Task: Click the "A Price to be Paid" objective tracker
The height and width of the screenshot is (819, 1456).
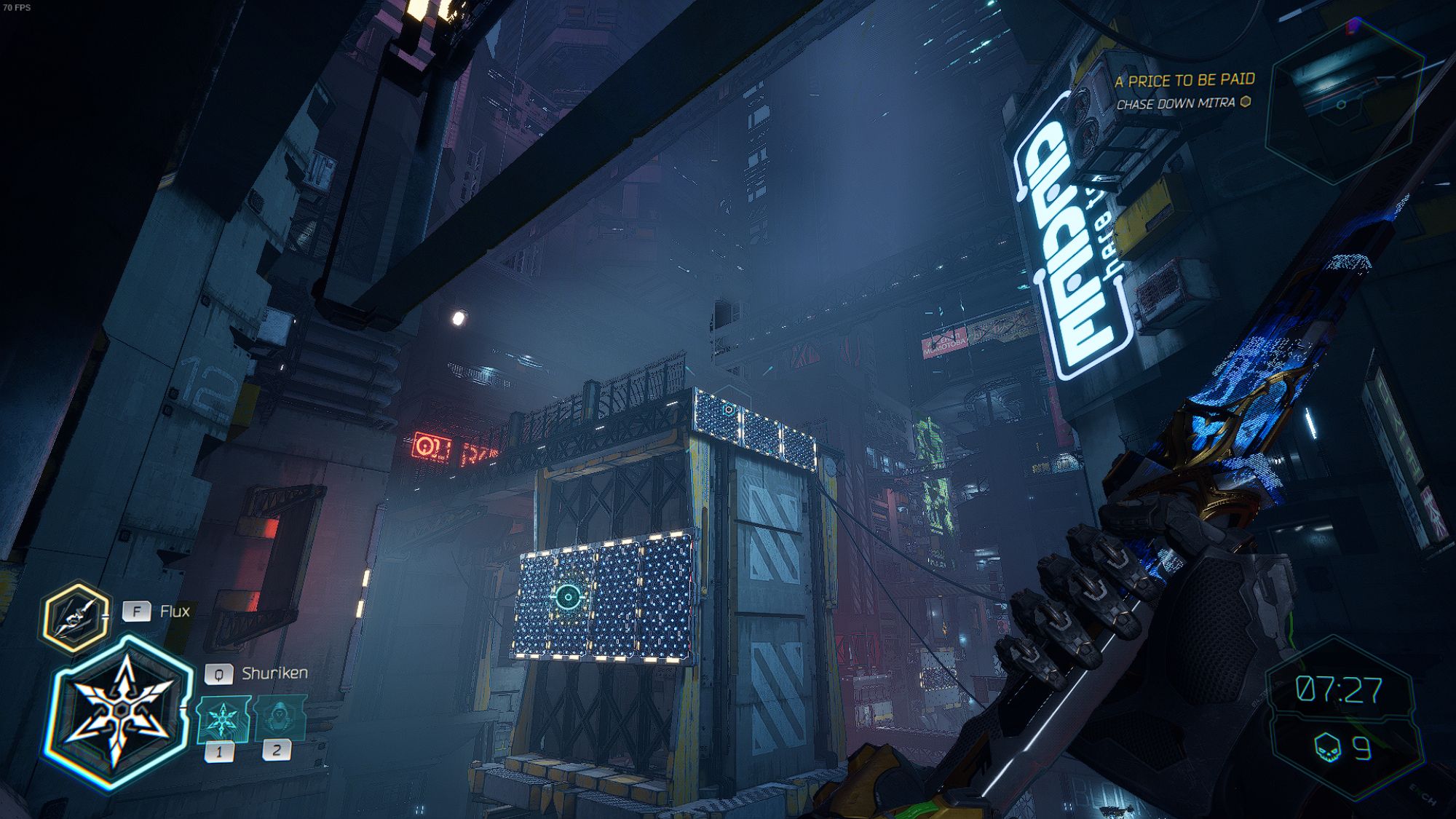Action: 1184,80
